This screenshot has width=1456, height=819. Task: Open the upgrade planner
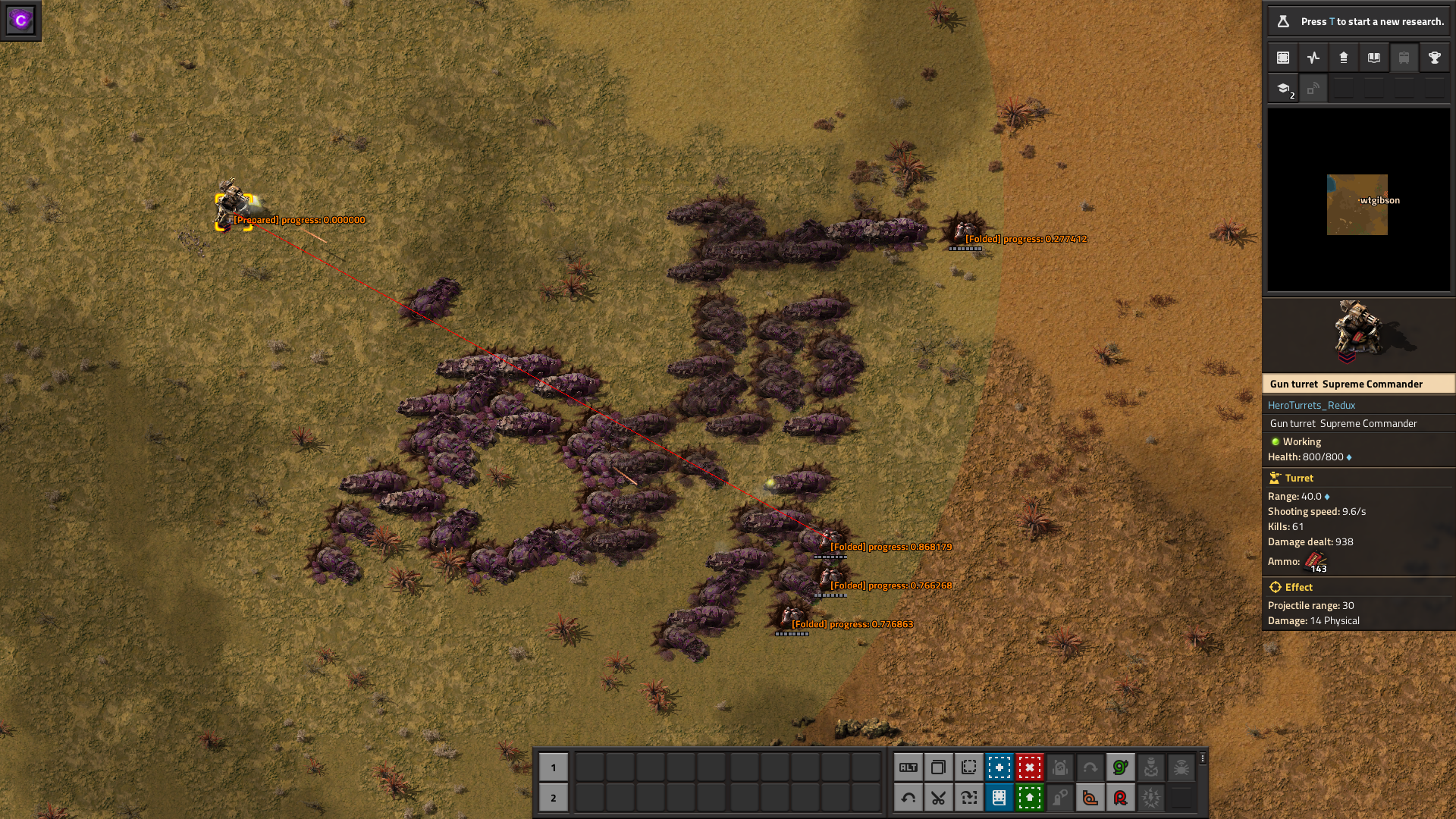coord(1030,798)
